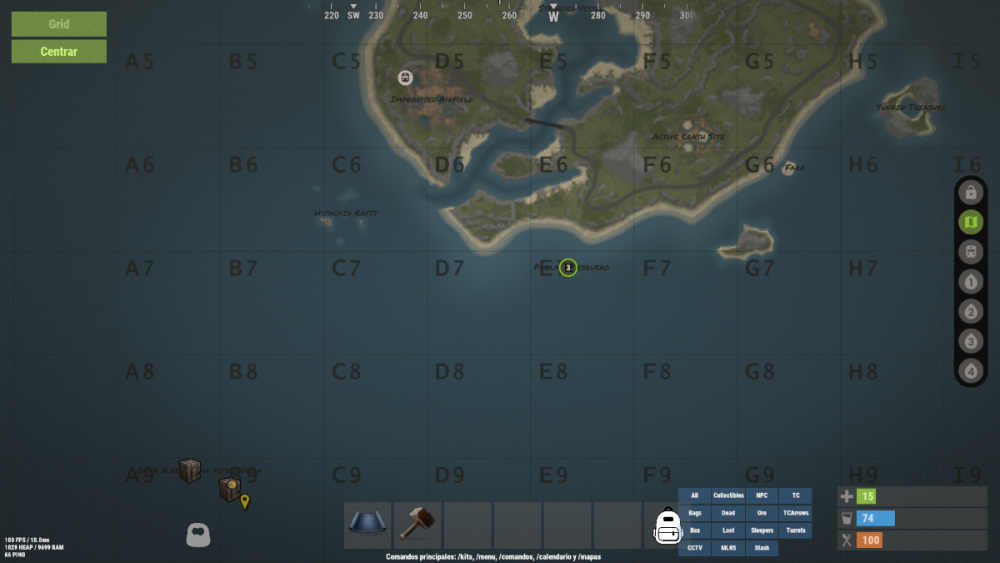Toggle the Grid button
This screenshot has height=563, width=1000.
59,24
